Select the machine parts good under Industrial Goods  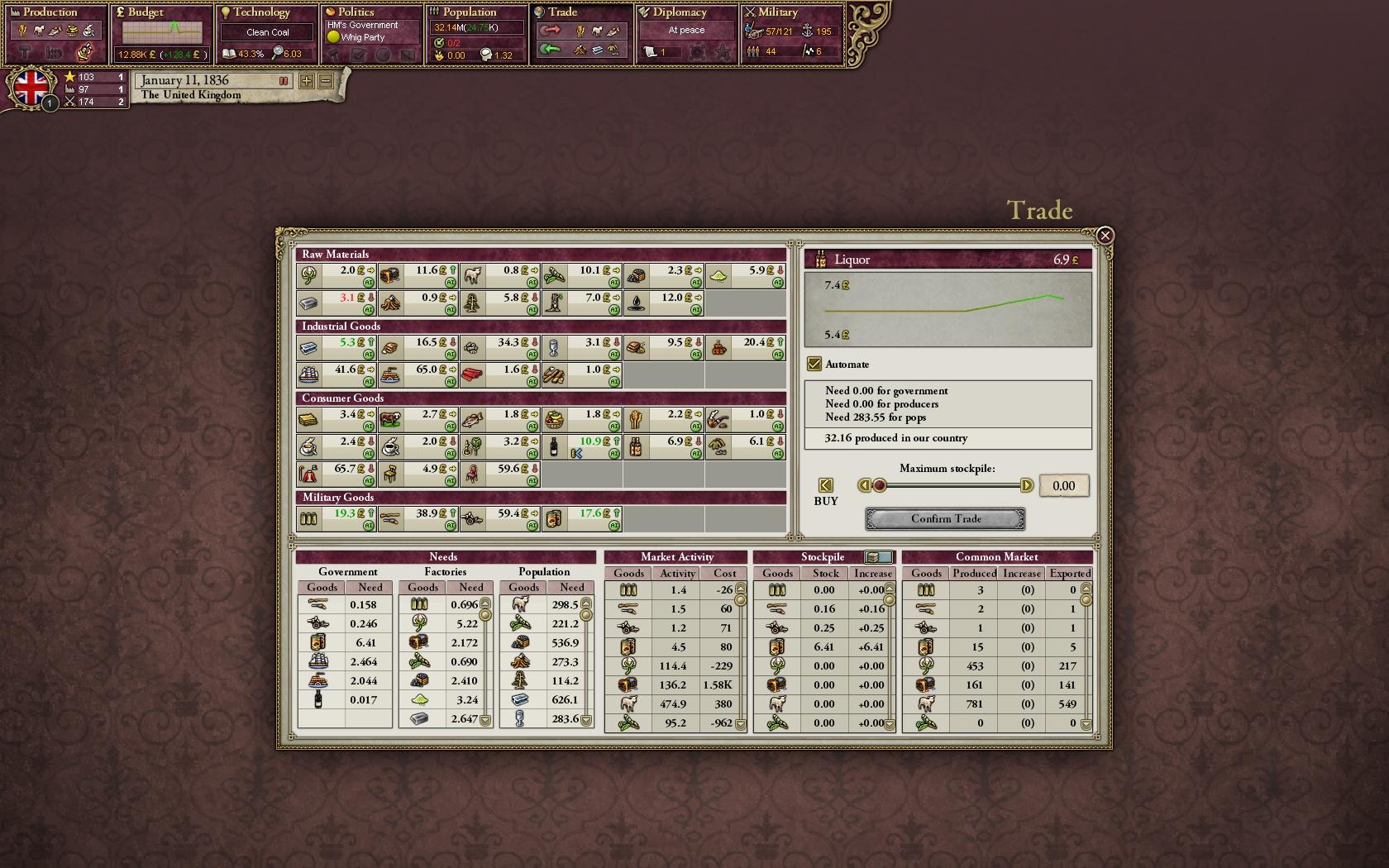(x=470, y=347)
